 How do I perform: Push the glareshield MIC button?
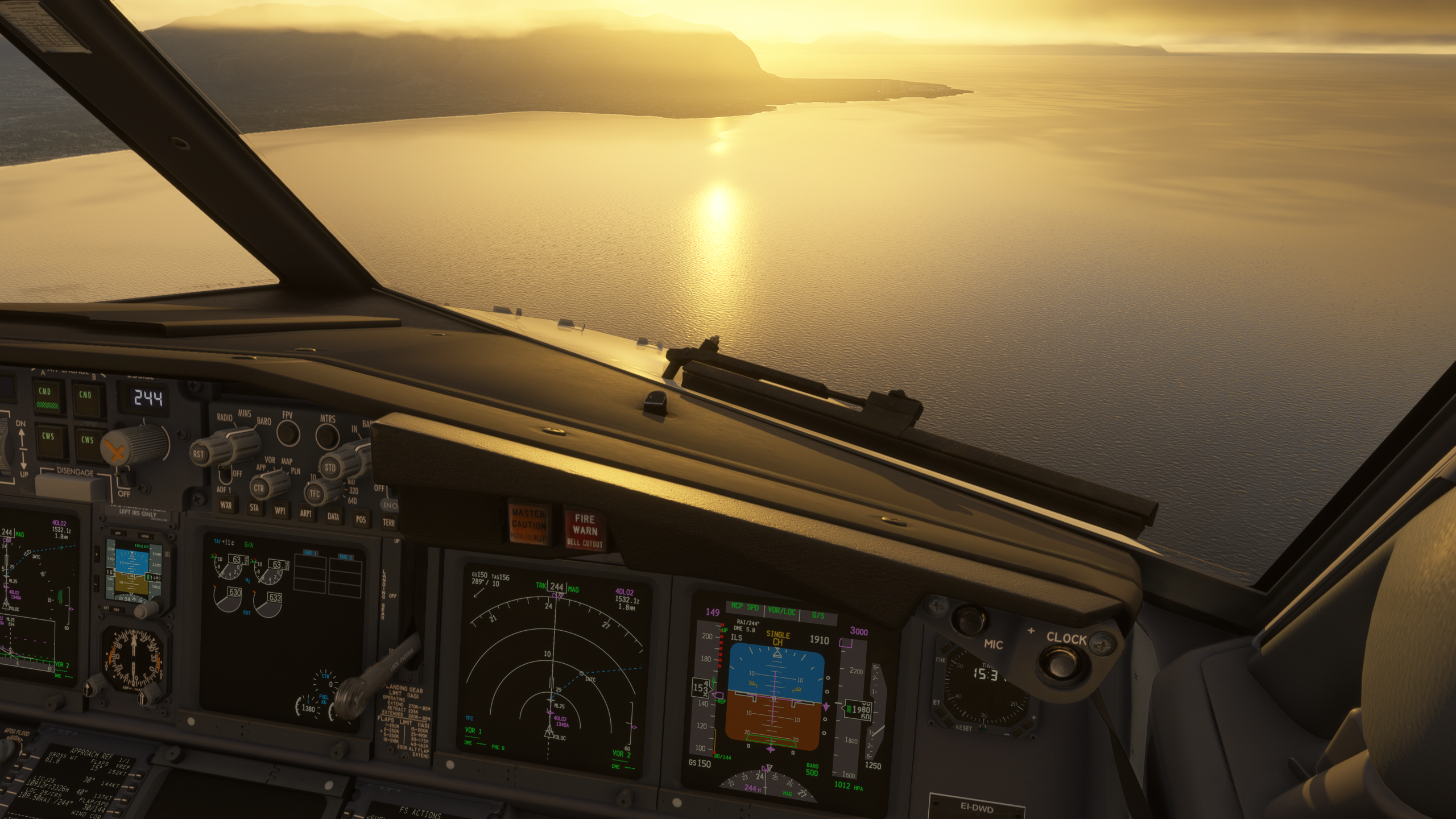(966, 619)
